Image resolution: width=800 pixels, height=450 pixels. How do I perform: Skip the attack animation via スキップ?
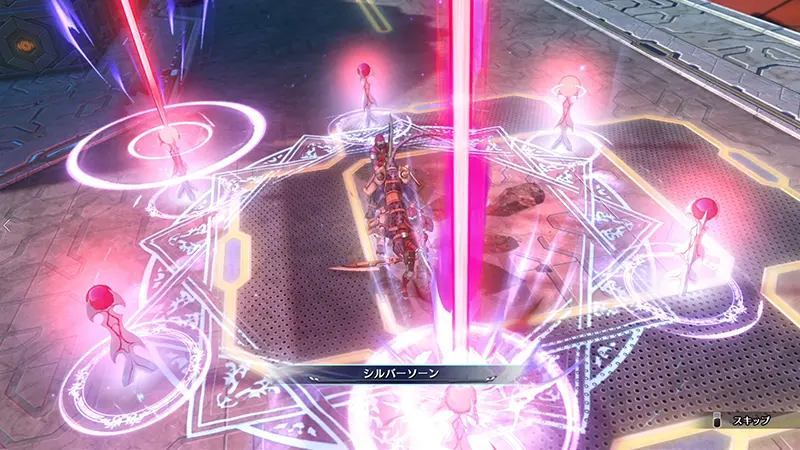(745, 421)
